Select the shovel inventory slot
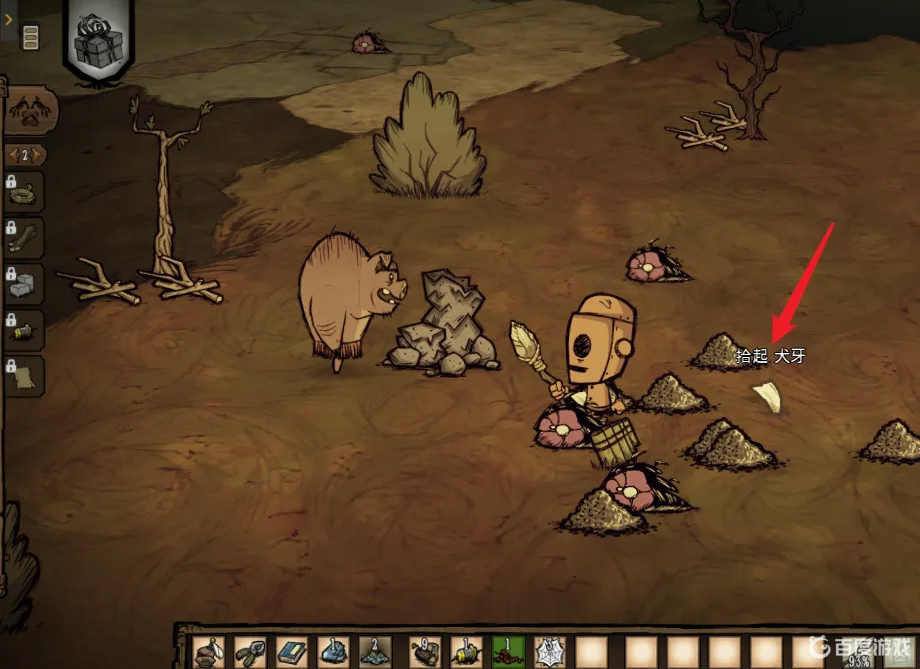920x669 pixels. coord(248,652)
